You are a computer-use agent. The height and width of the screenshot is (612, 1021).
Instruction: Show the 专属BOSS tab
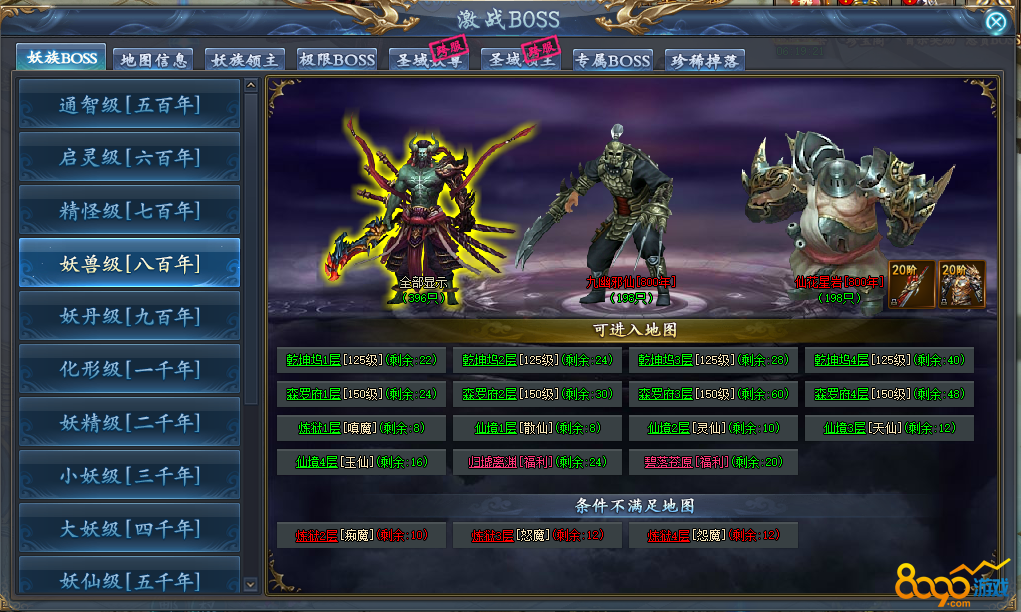[612, 60]
